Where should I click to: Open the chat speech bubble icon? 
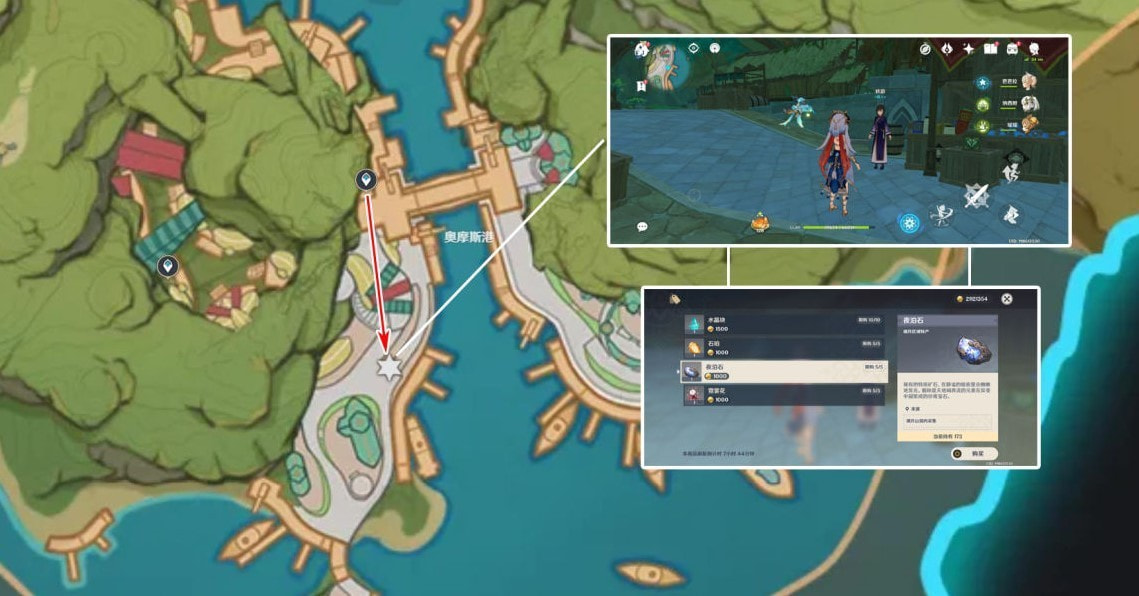[x=641, y=227]
